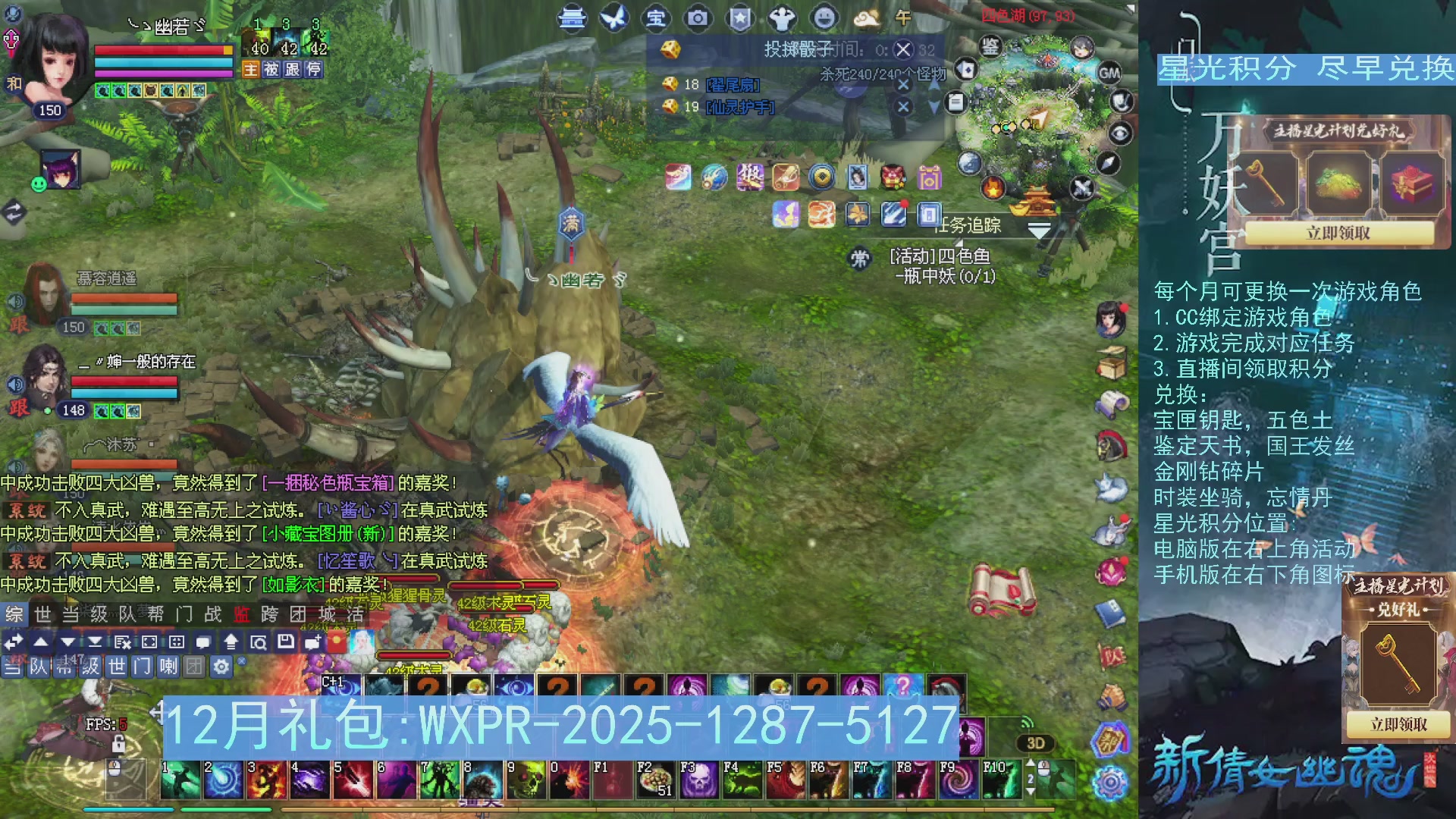Open the red envelope icon near the chat bar
The height and width of the screenshot is (819, 1456).
pyautogui.click(x=337, y=642)
